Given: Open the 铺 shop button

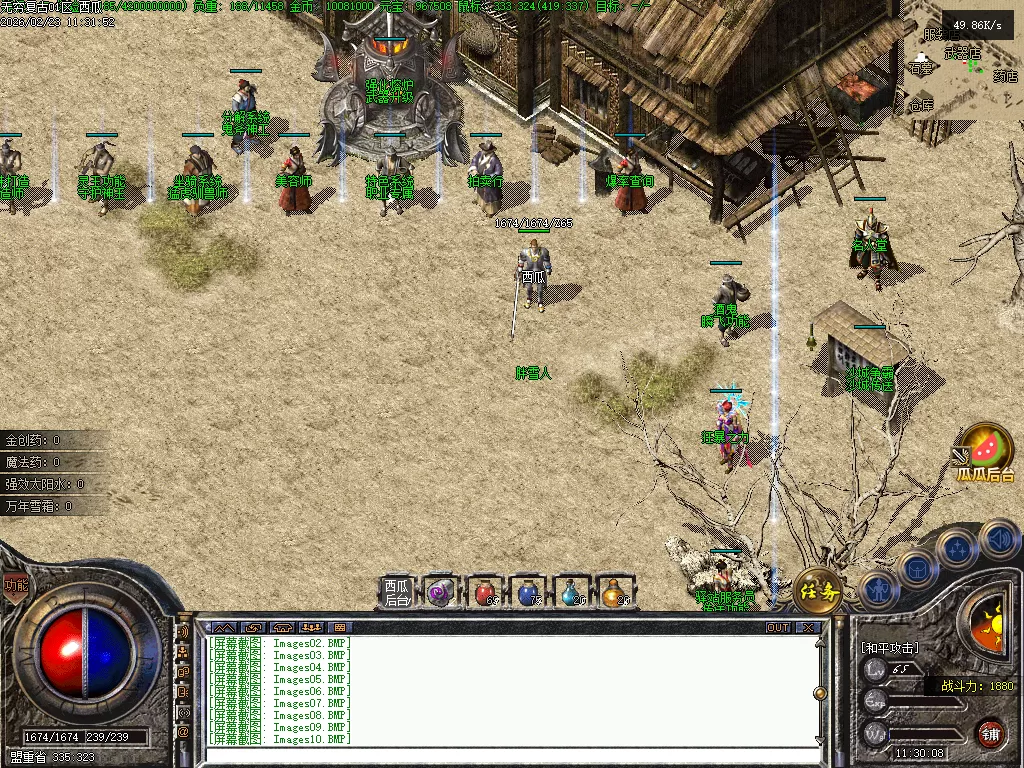Looking at the screenshot, I should click(989, 734).
